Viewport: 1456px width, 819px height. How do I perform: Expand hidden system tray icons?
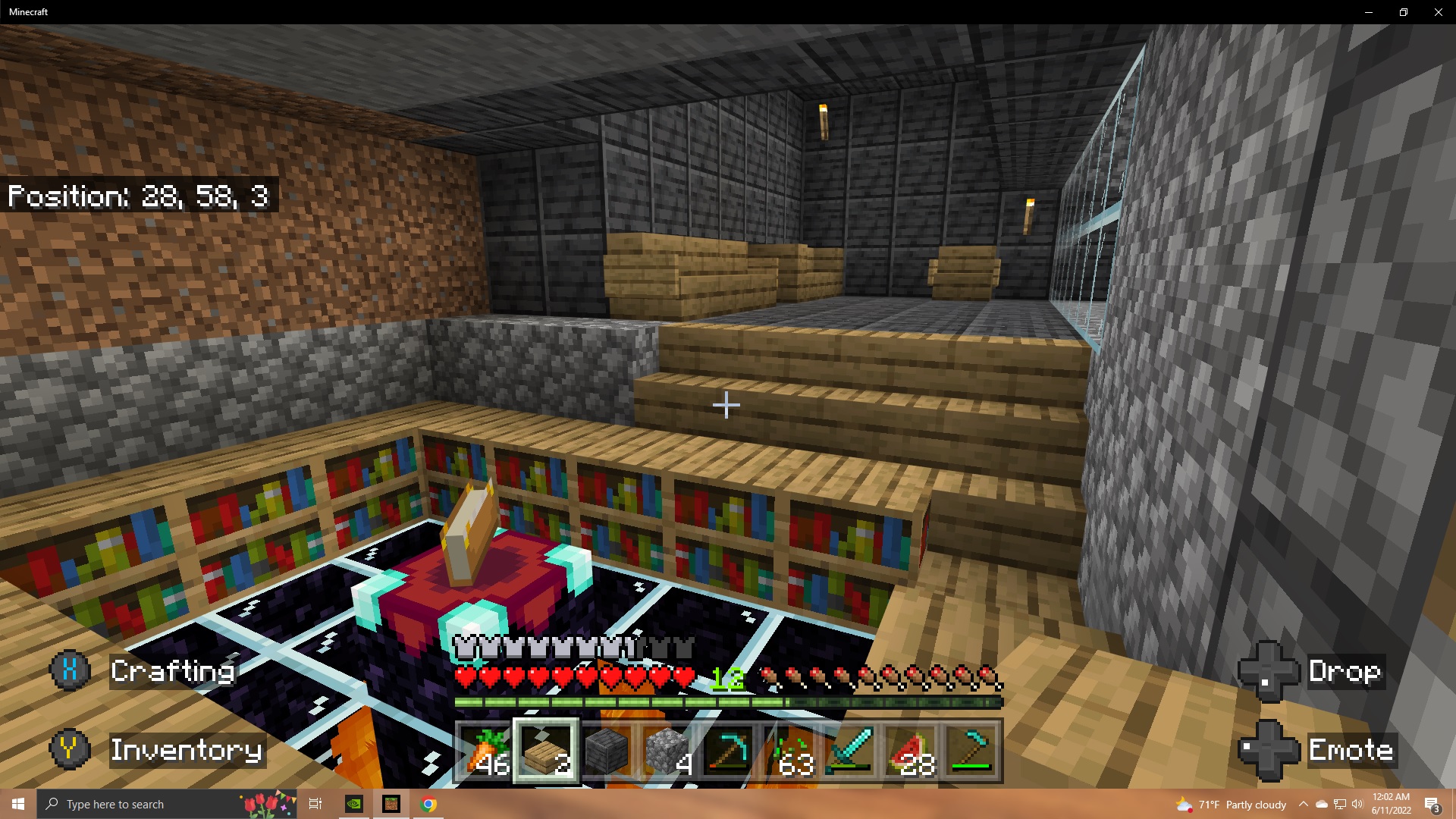(1302, 804)
